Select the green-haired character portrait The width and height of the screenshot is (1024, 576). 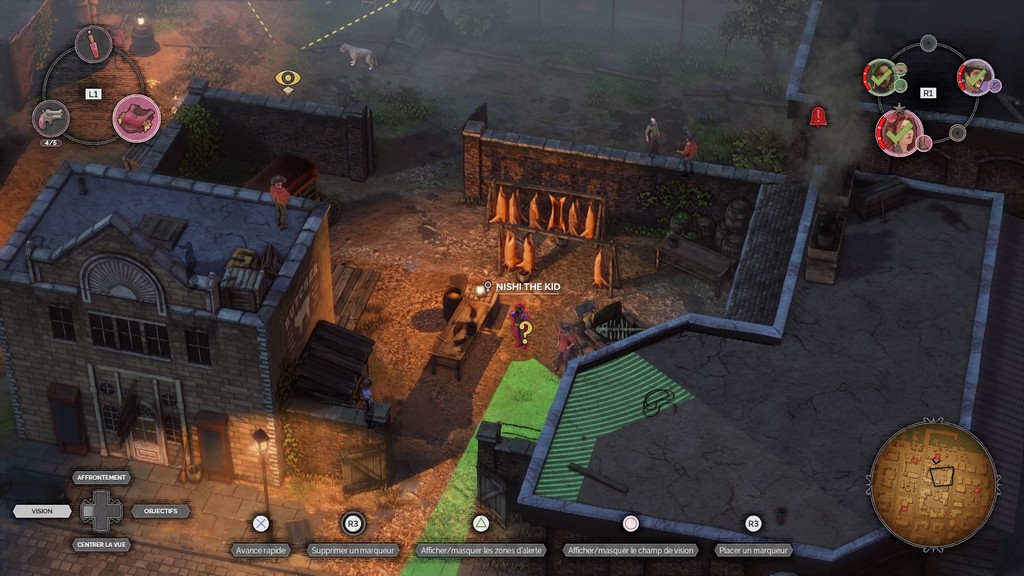point(880,76)
